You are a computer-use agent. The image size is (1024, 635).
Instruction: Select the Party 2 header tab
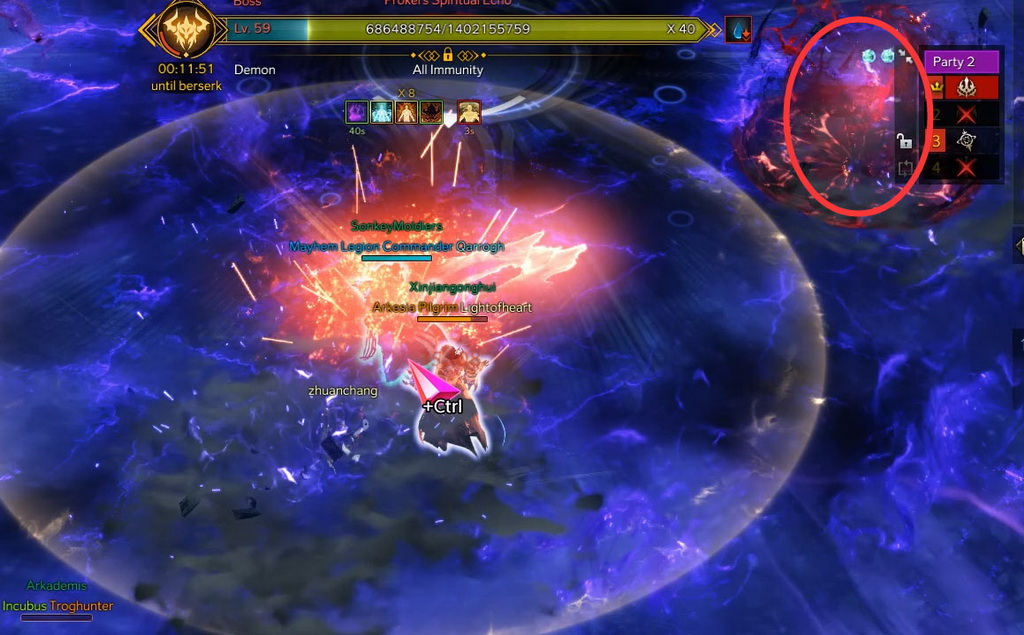[x=959, y=62]
